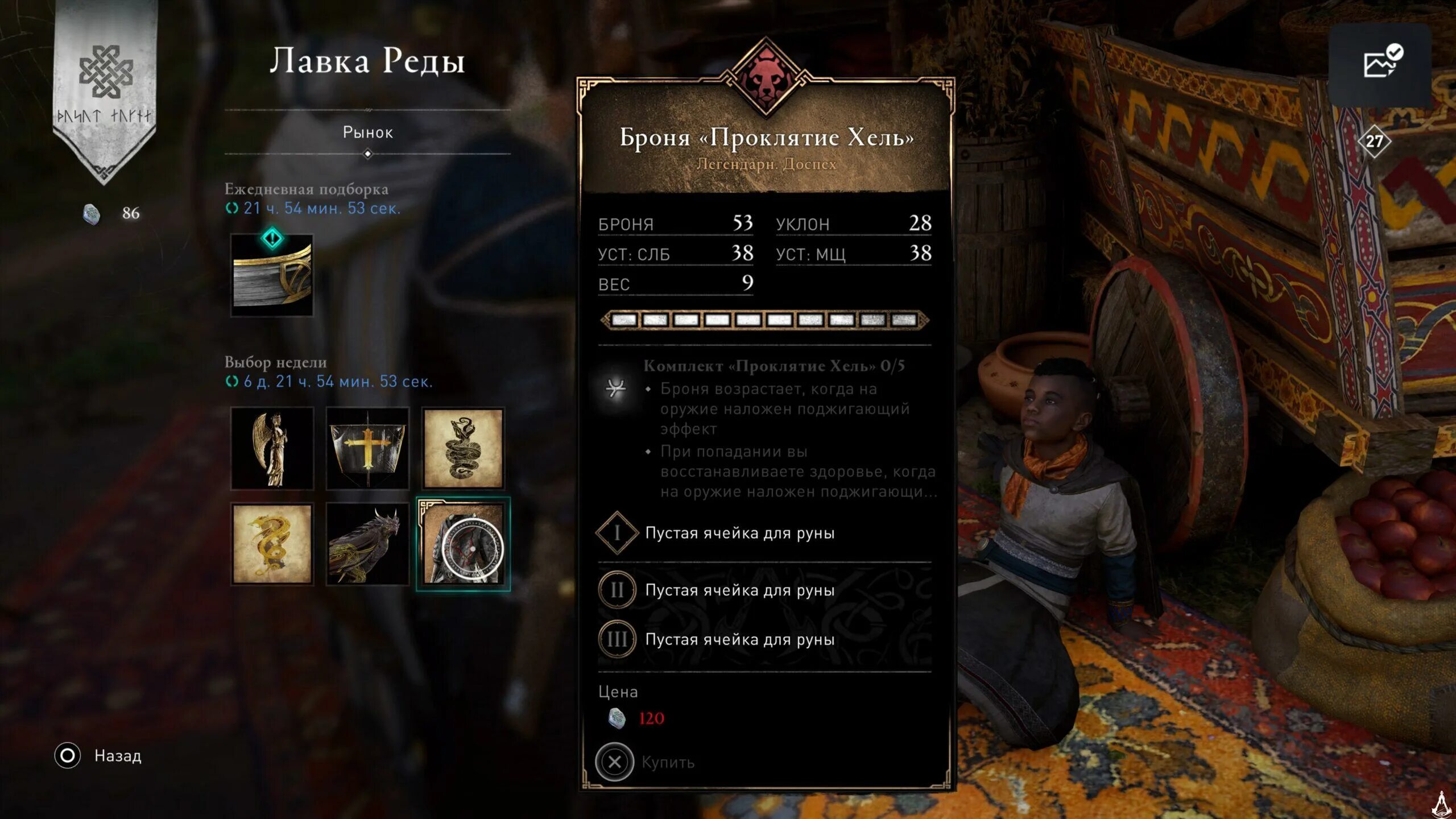Switch to the Рынок tab
This screenshot has width=1456, height=819.
pos(367,133)
